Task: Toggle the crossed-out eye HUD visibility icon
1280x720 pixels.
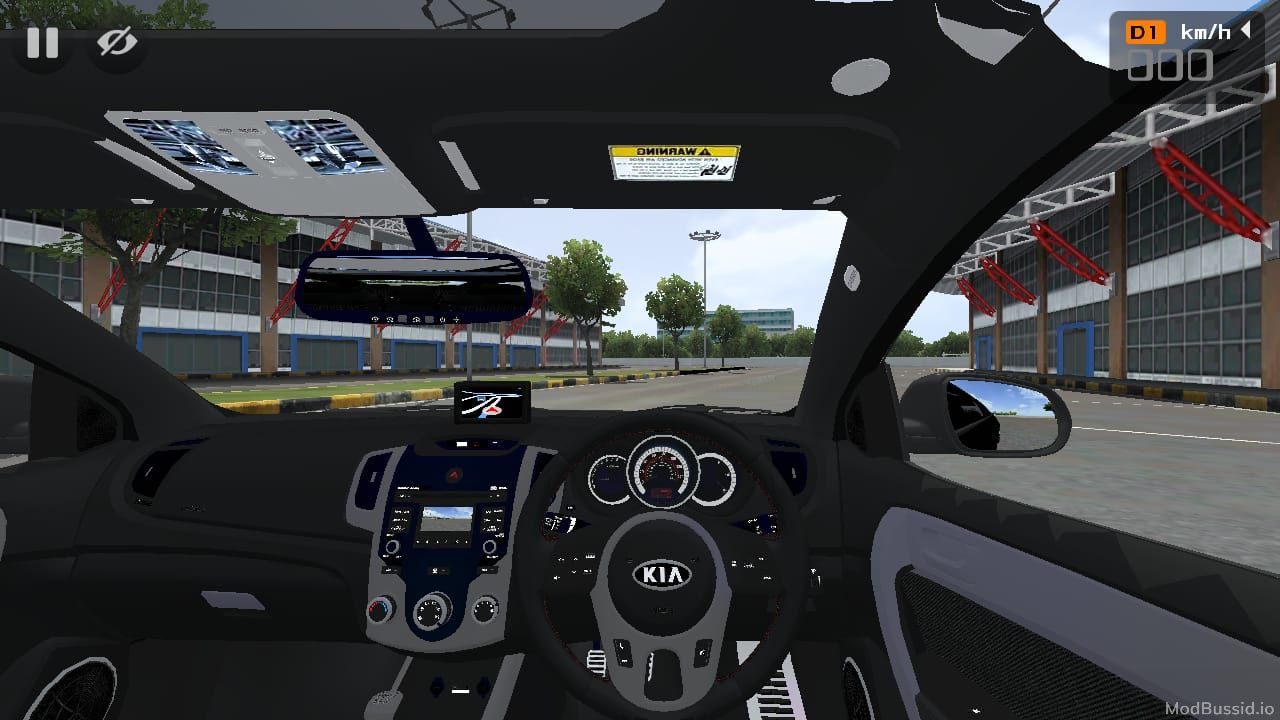Action: [x=117, y=43]
